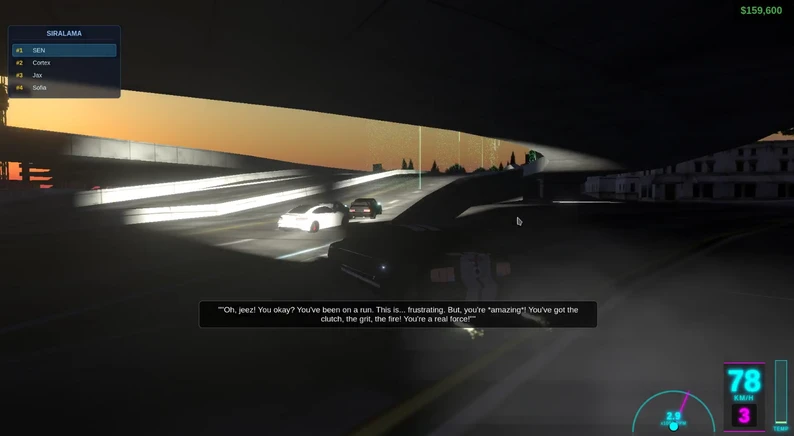Pick Sofia in the ranking list
Screen dimensions: 794x436
[64, 88]
